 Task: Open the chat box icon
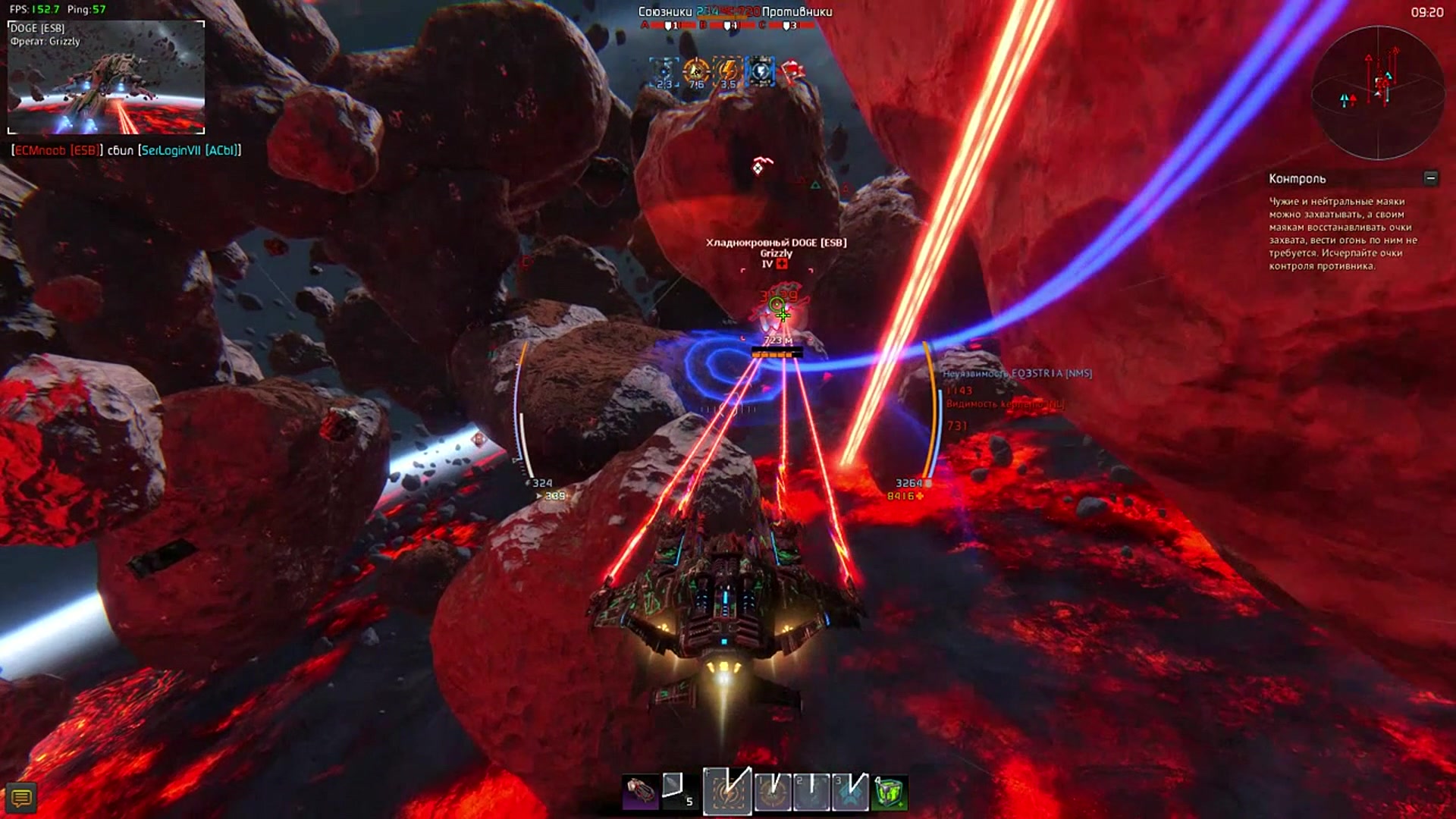[x=21, y=798]
